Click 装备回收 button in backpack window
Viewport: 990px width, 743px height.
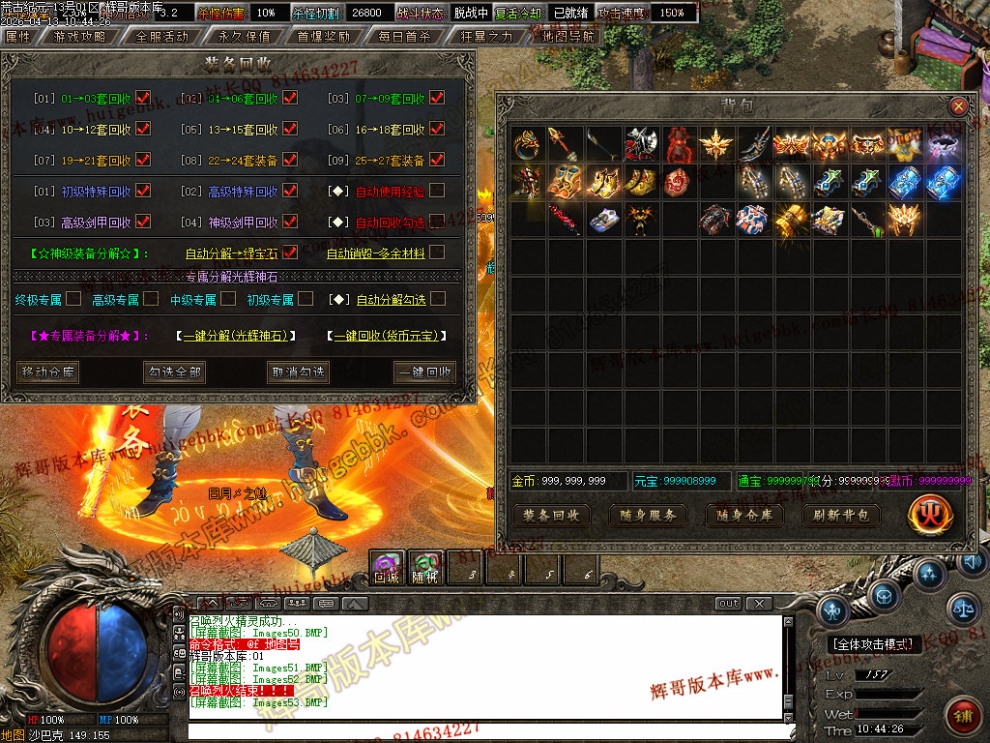(x=551, y=515)
